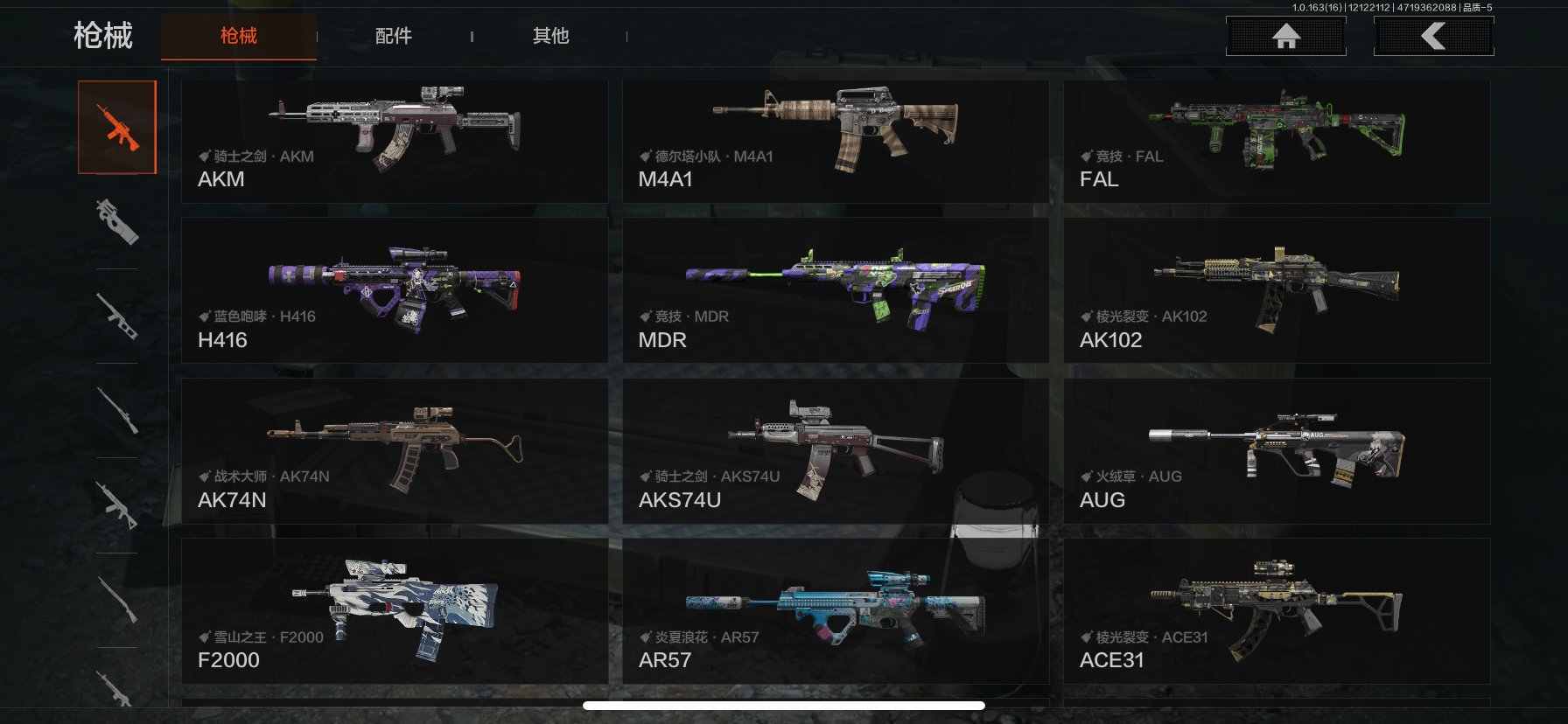Select the orange assault rifle category icon

[117, 128]
